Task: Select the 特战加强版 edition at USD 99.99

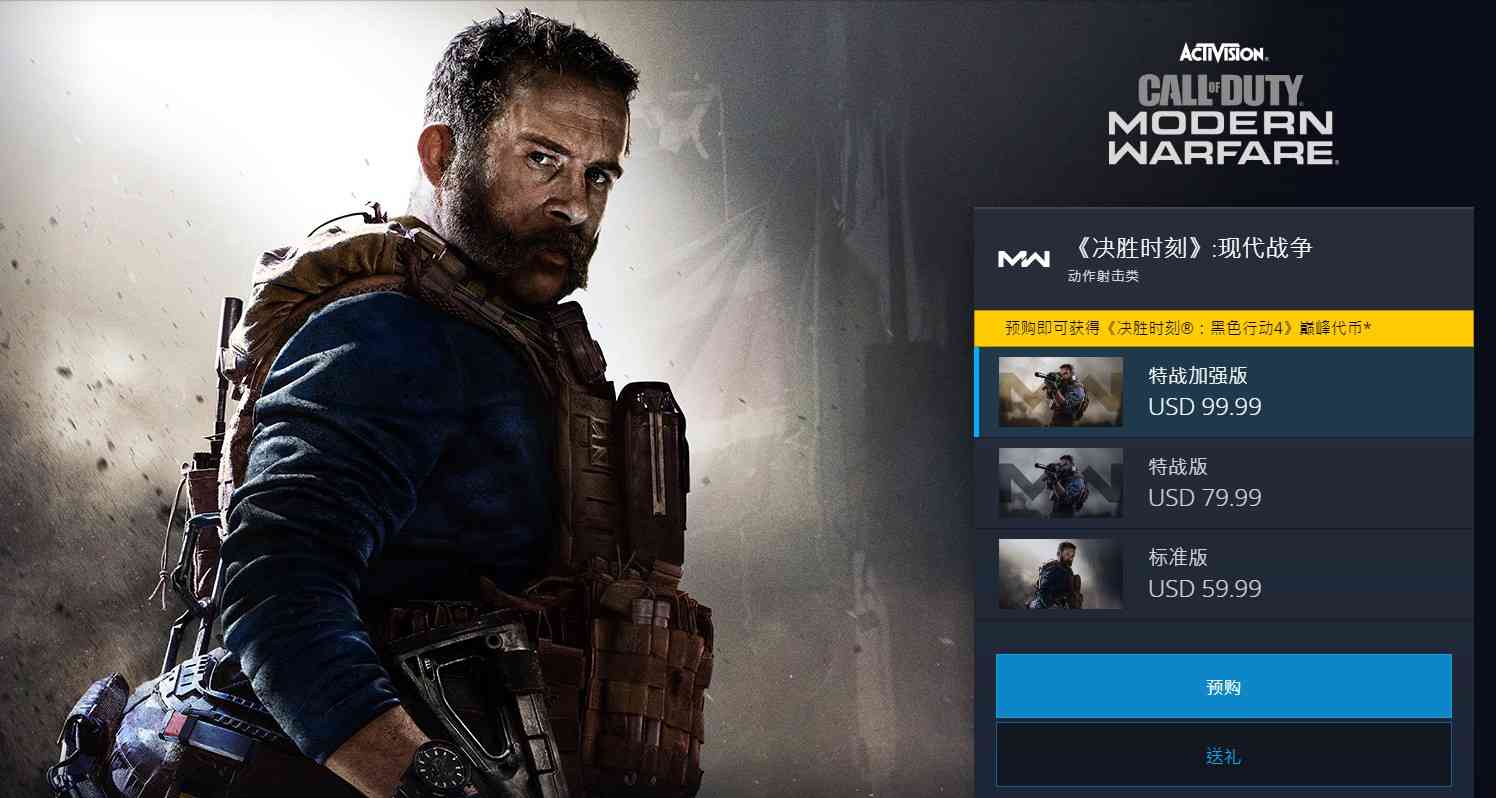Action: [1223, 392]
